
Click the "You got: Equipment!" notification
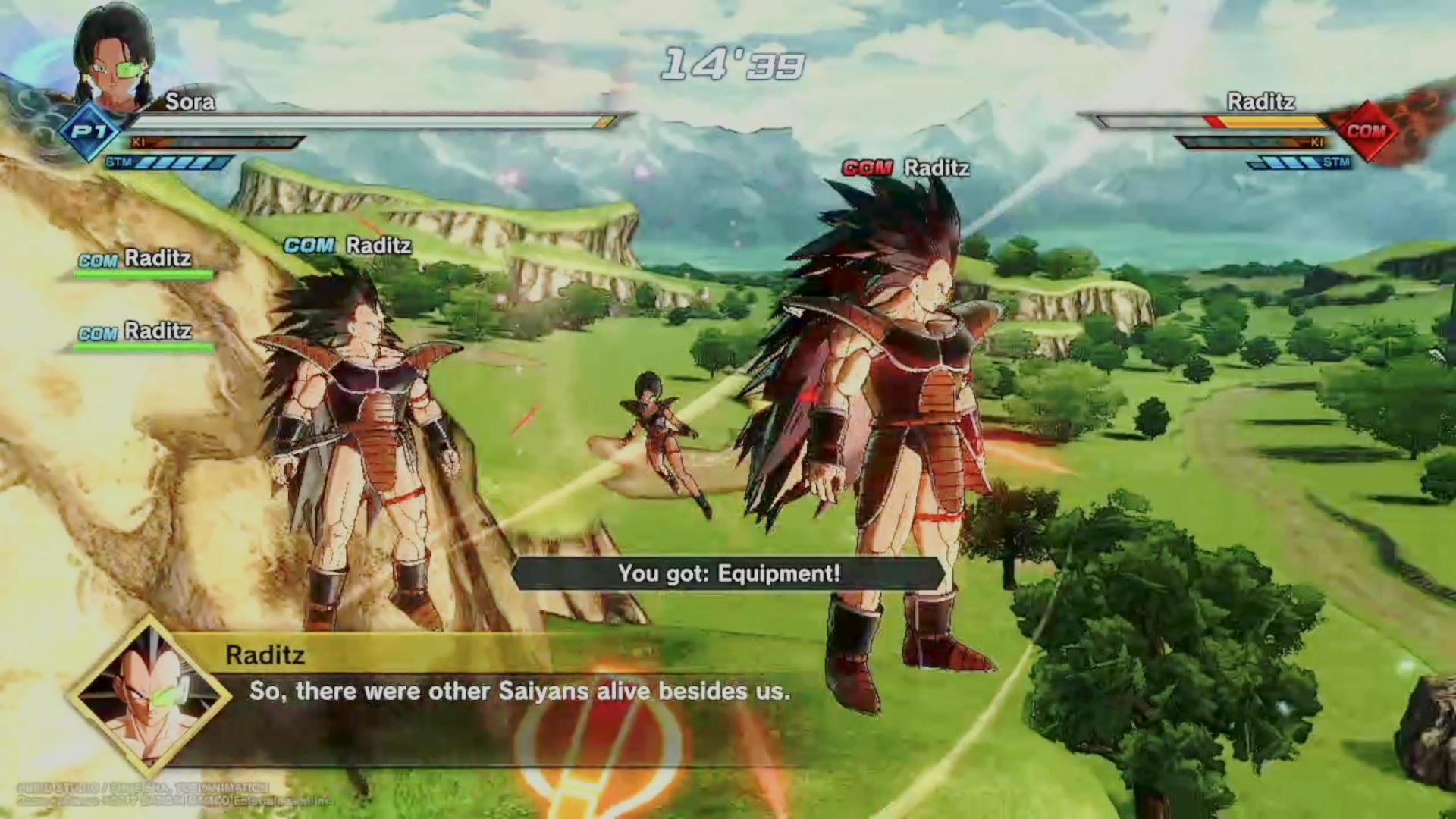729,574
